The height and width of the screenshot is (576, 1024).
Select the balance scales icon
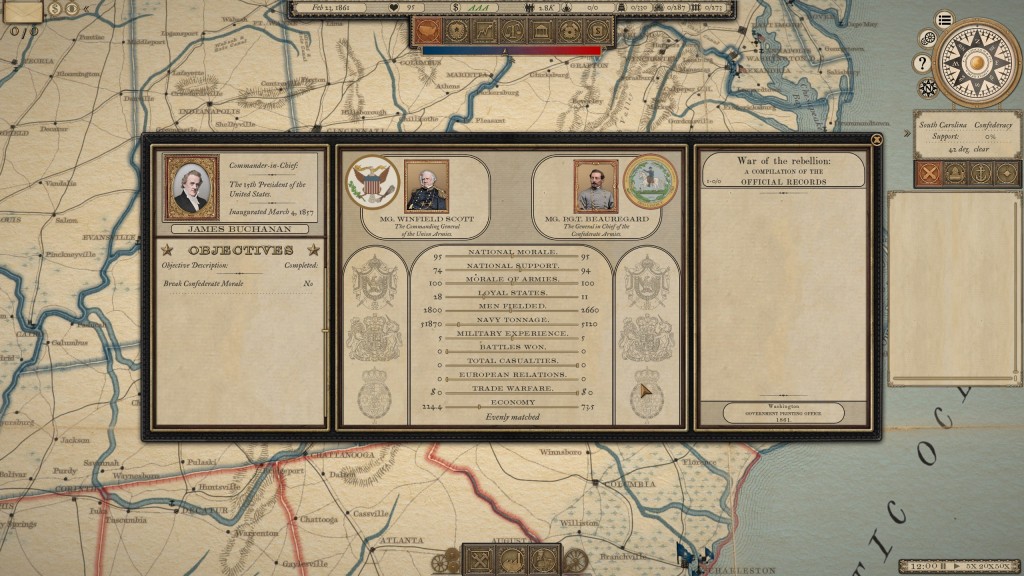(513, 31)
